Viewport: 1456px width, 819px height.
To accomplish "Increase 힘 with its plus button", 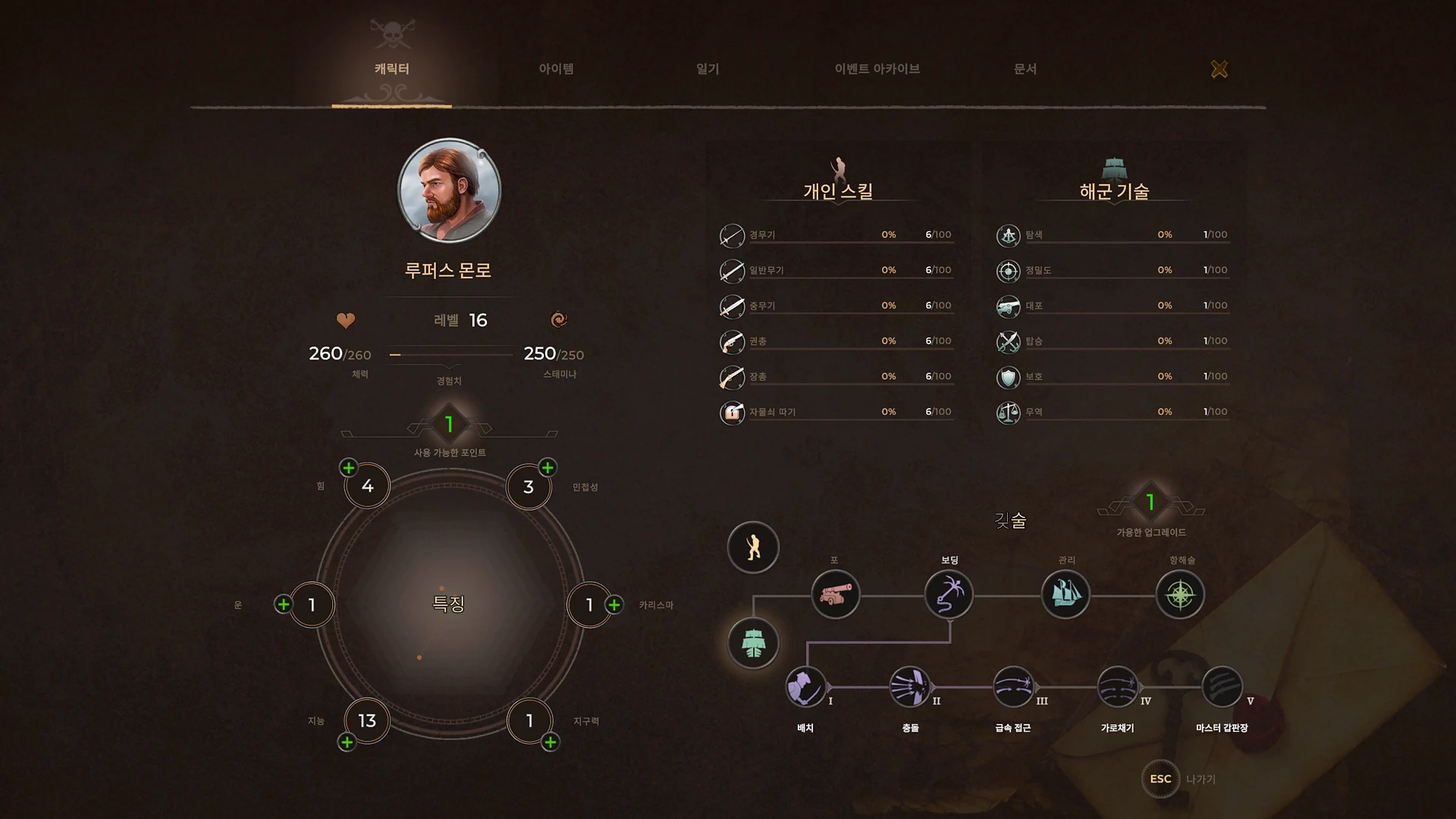I will point(349,468).
